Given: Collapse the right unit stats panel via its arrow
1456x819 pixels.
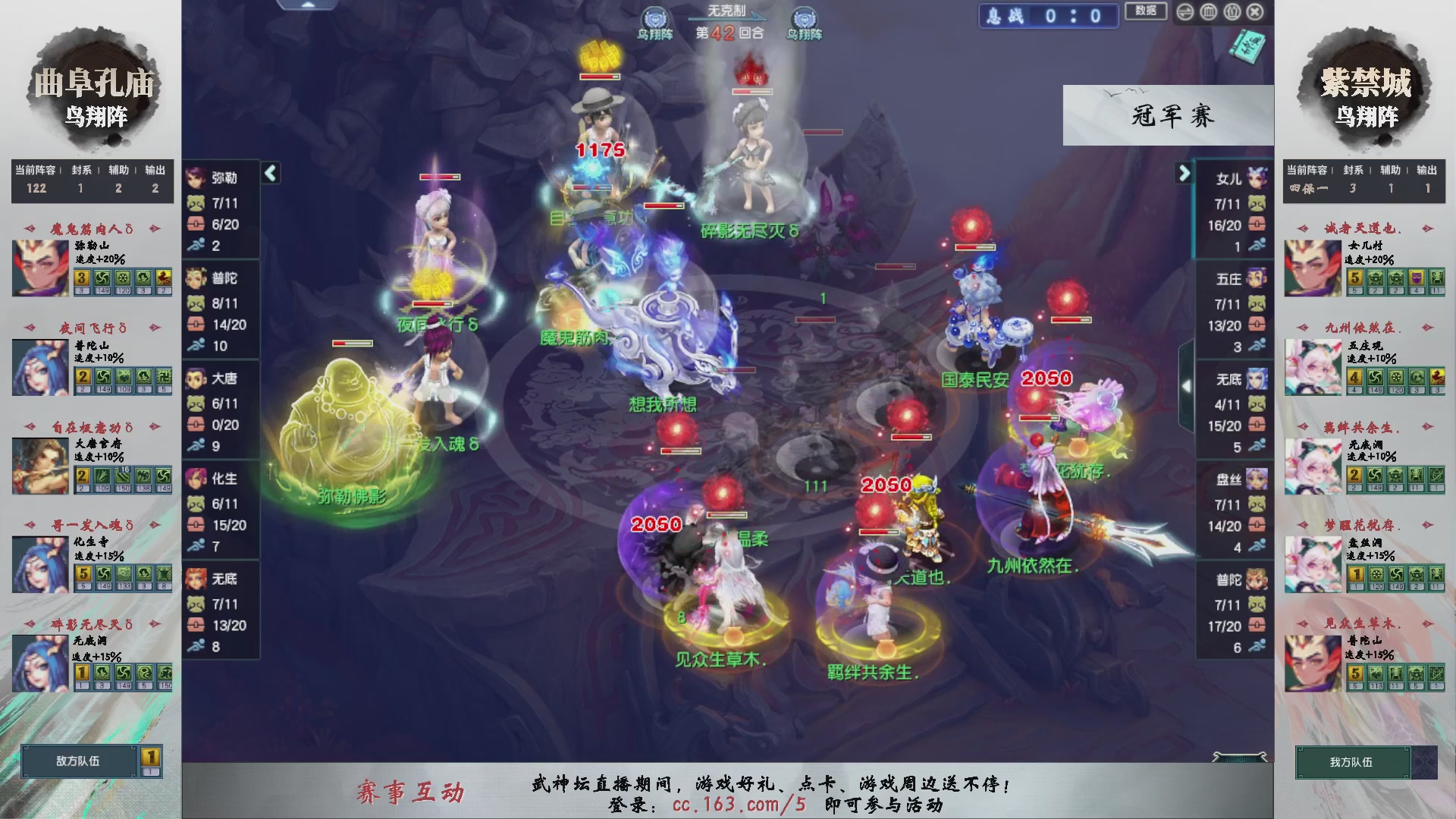Looking at the screenshot, I should 1185,172.
